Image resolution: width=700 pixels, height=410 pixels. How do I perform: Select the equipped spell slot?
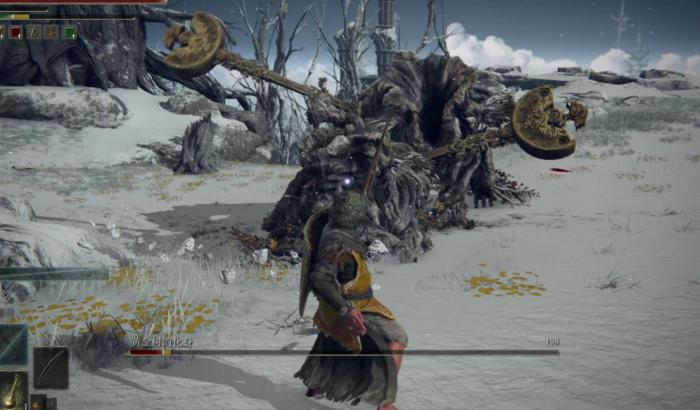point(13,344)
